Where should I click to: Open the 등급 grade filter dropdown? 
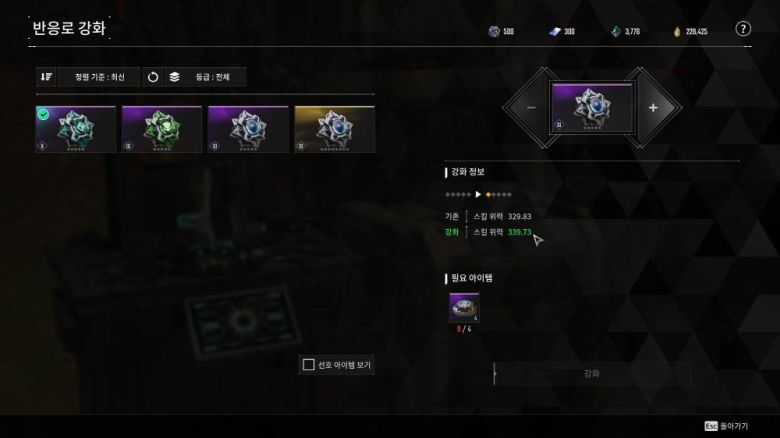[206, 77]
